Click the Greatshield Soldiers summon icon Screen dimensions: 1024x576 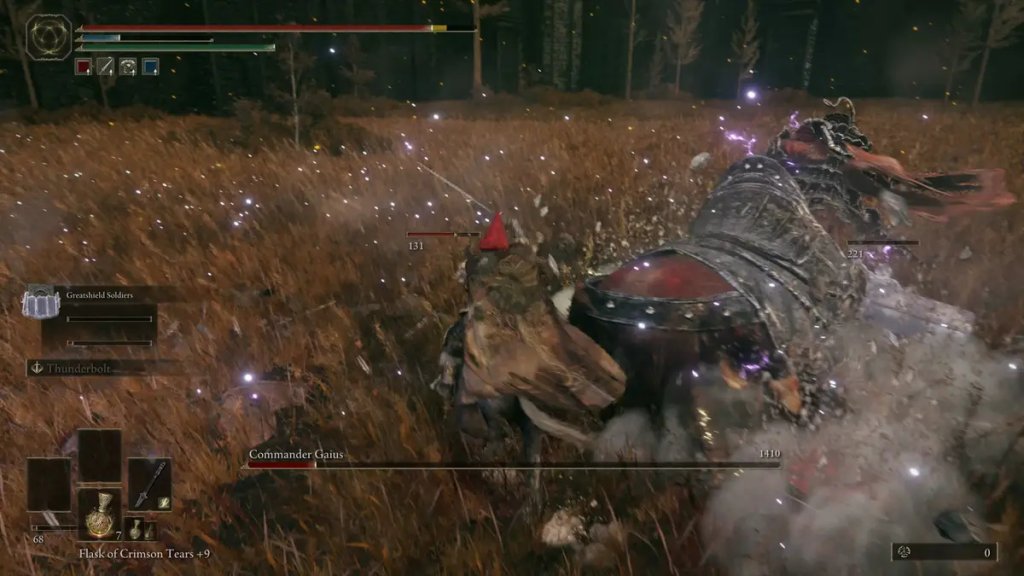pyautogui.click(x=39, y=302)
